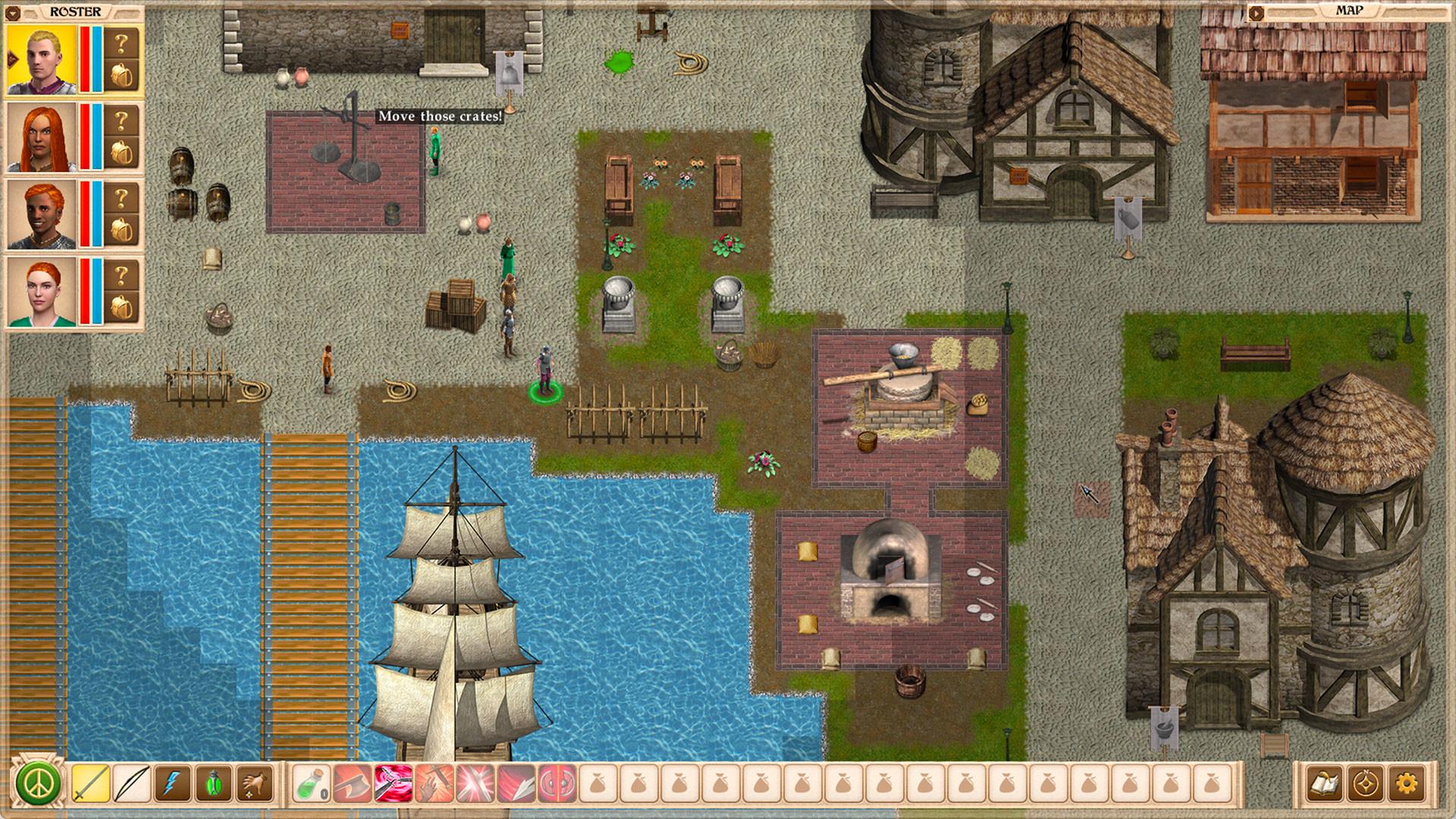Select the sword melee weapon slot
The height and width of the screenshot is (819, 1456).
(90, 783)
